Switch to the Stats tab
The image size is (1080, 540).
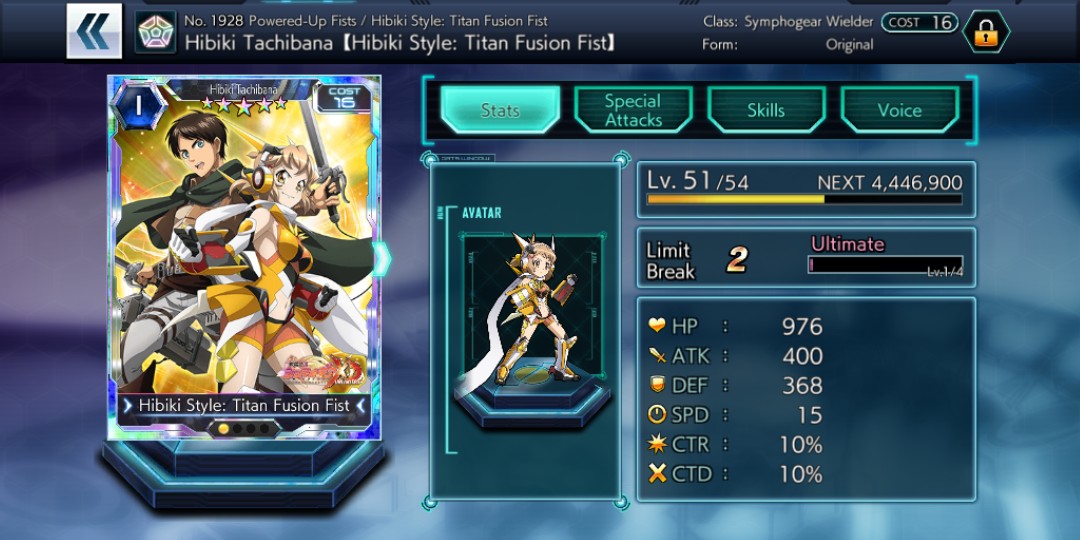pos(499,110)
